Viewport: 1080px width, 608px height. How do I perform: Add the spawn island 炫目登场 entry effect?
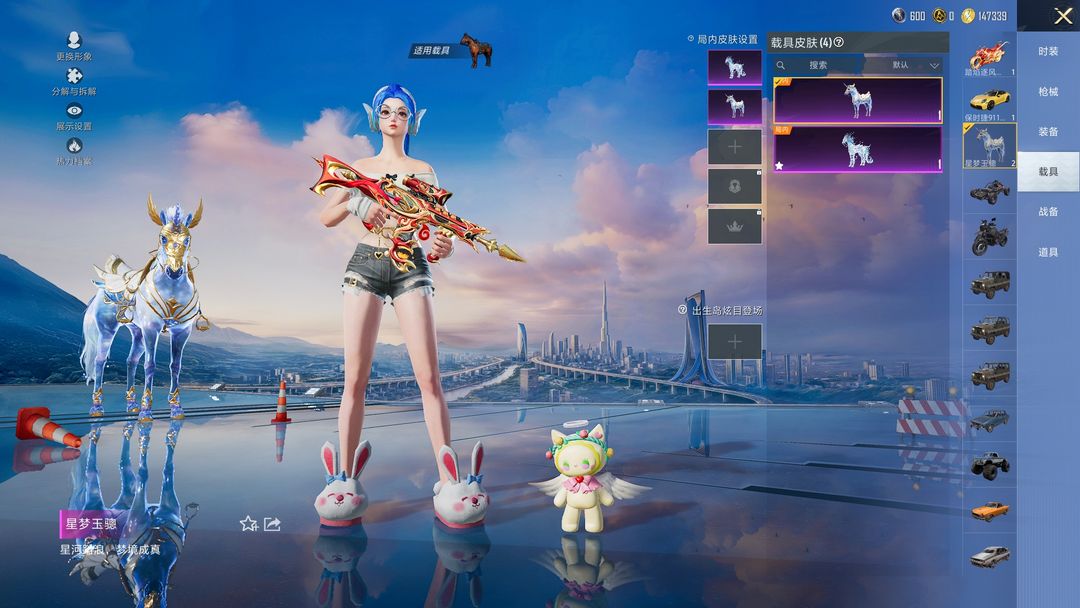tap(735, 342)
